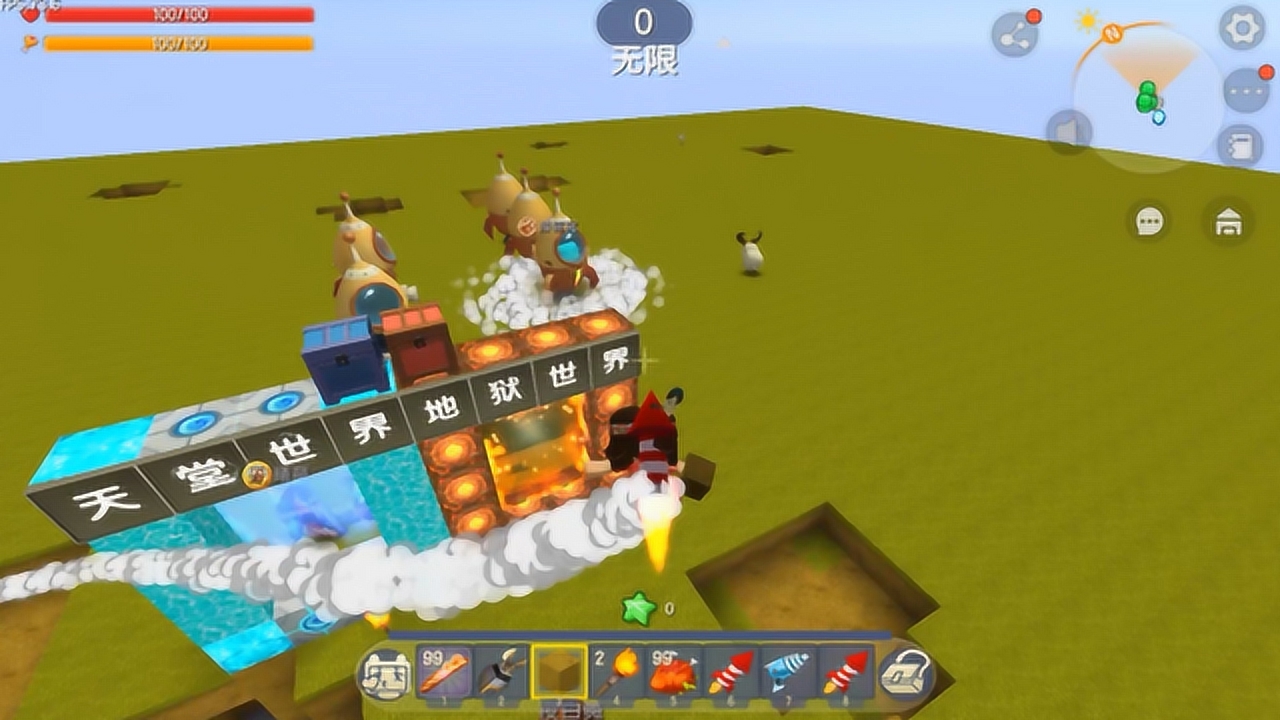Open the three-dots more options button
The width and height of the screenshot is (1280, 720).
click(1246, 92)
